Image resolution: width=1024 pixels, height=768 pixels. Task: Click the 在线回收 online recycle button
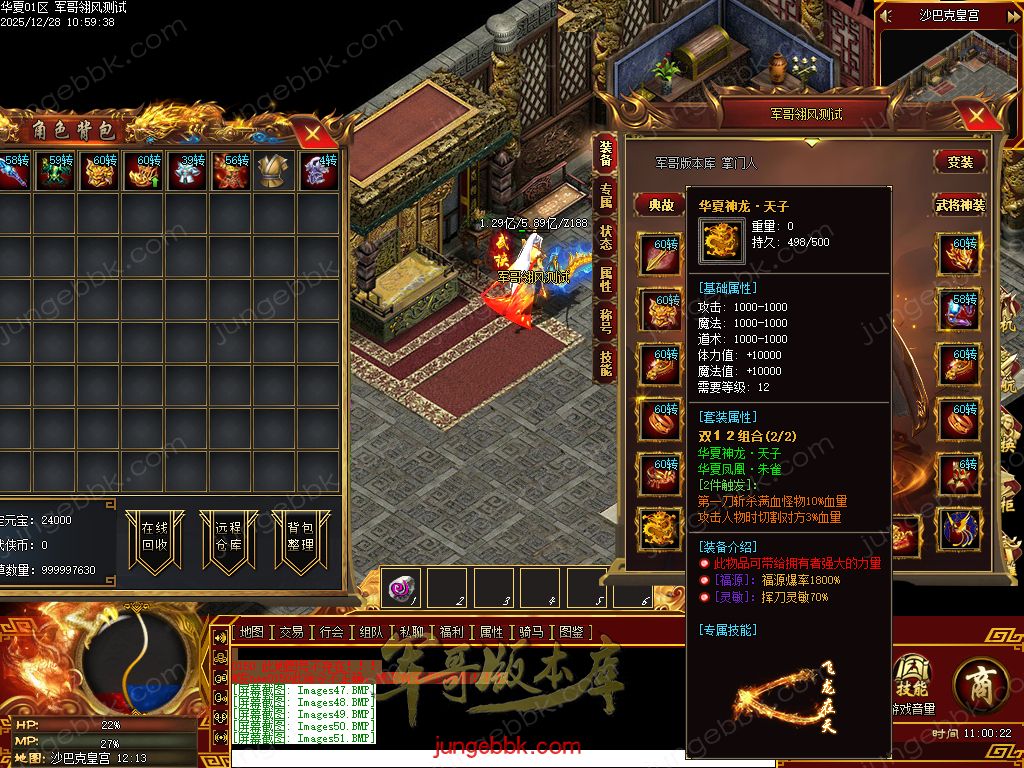154,537
